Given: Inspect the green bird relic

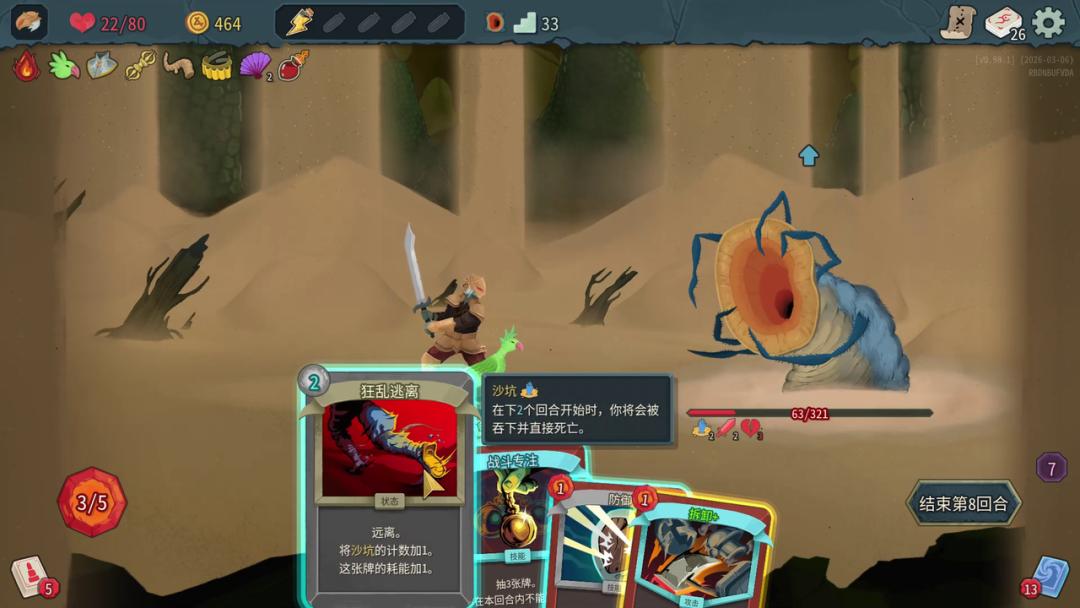Looking at the screenshot, I should coord(64,66).
